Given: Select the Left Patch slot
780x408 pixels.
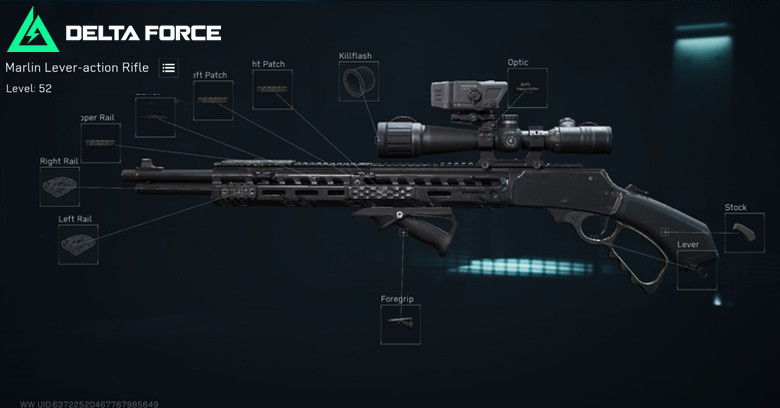Looking at the screenshot, I should click(x=214, y=100).
